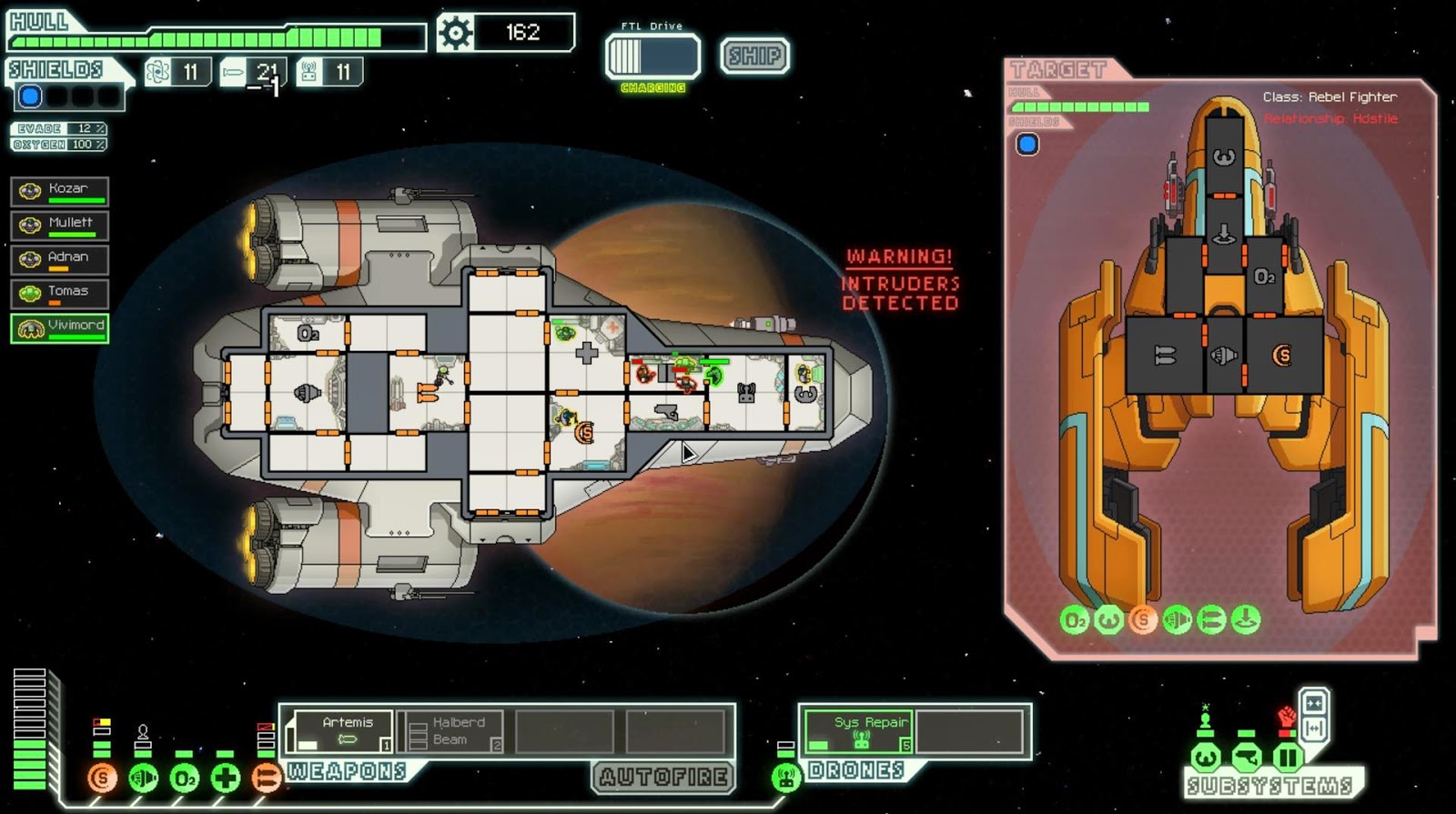This screenshot has height=814, width=1456.
Task: Click the shields system power icon
Action: tap(102, 779)
